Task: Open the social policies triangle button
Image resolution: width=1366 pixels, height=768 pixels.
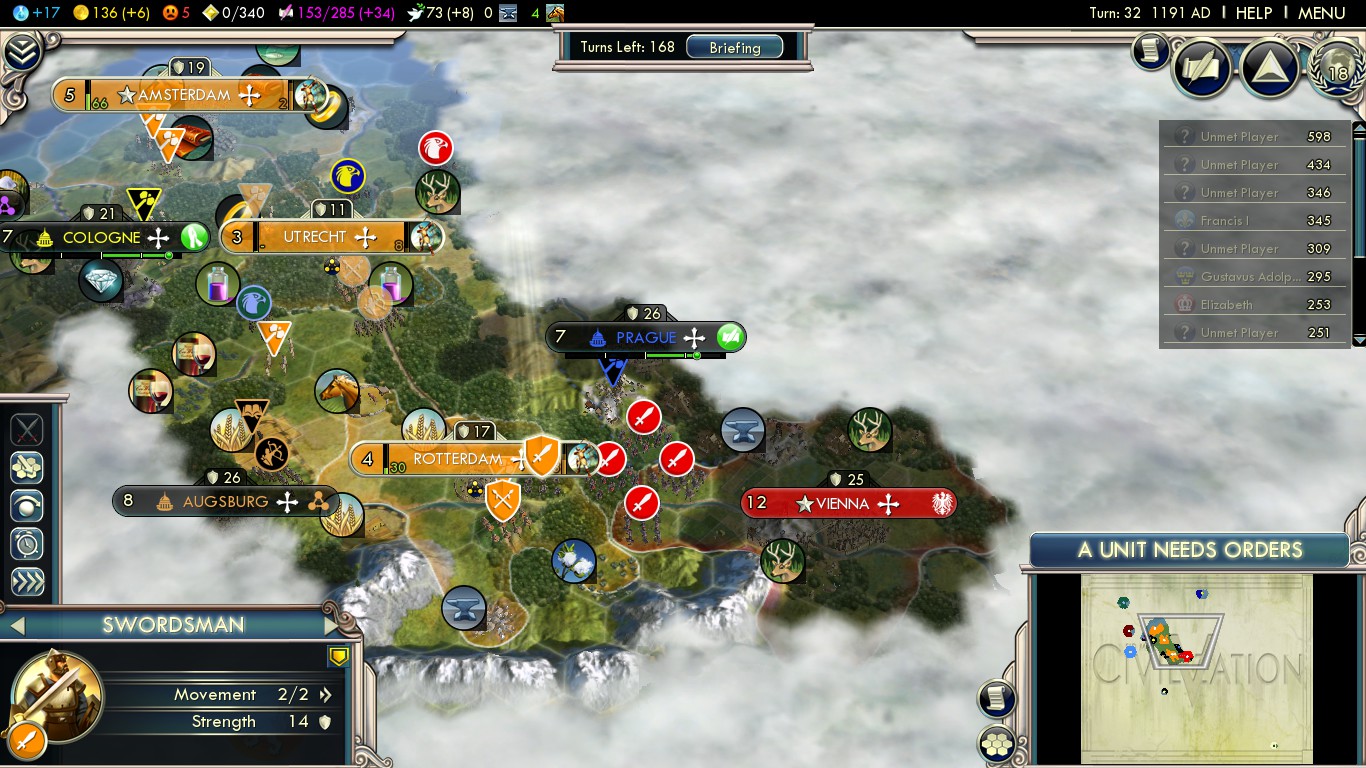Action: (x=1270, y=67)
